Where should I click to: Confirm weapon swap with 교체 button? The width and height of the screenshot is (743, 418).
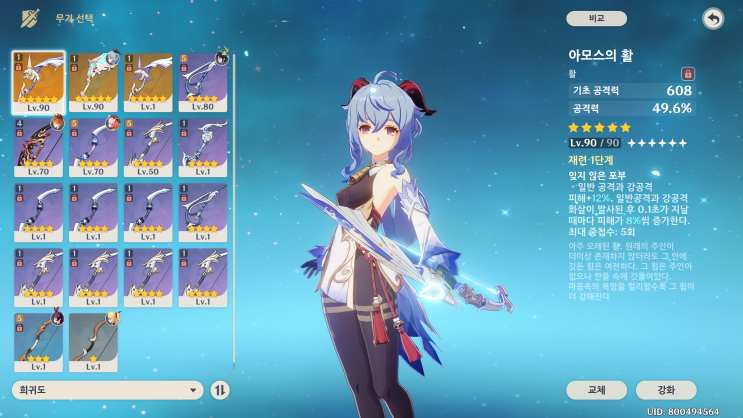[x=596, y=390]
